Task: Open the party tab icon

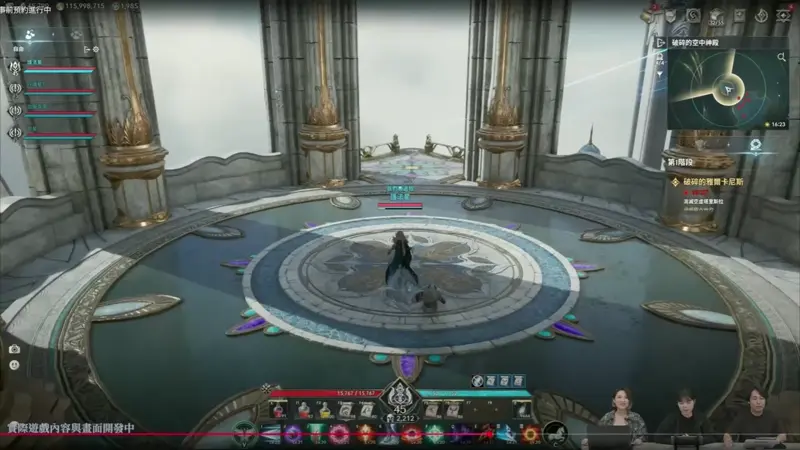Action: tap(30, 34)
